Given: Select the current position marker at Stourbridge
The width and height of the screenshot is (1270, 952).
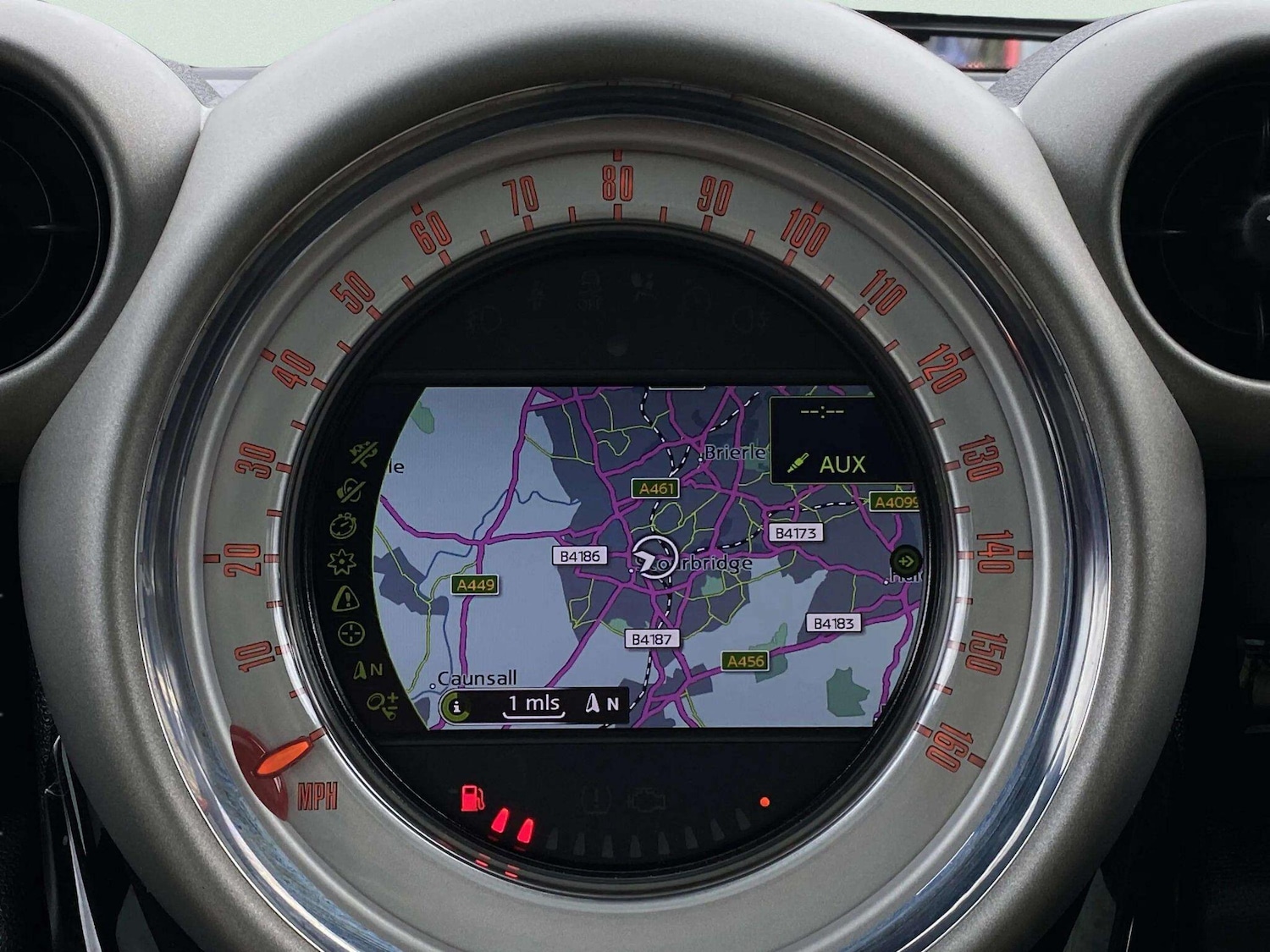Looking at the screenshot, I should 654,556.
